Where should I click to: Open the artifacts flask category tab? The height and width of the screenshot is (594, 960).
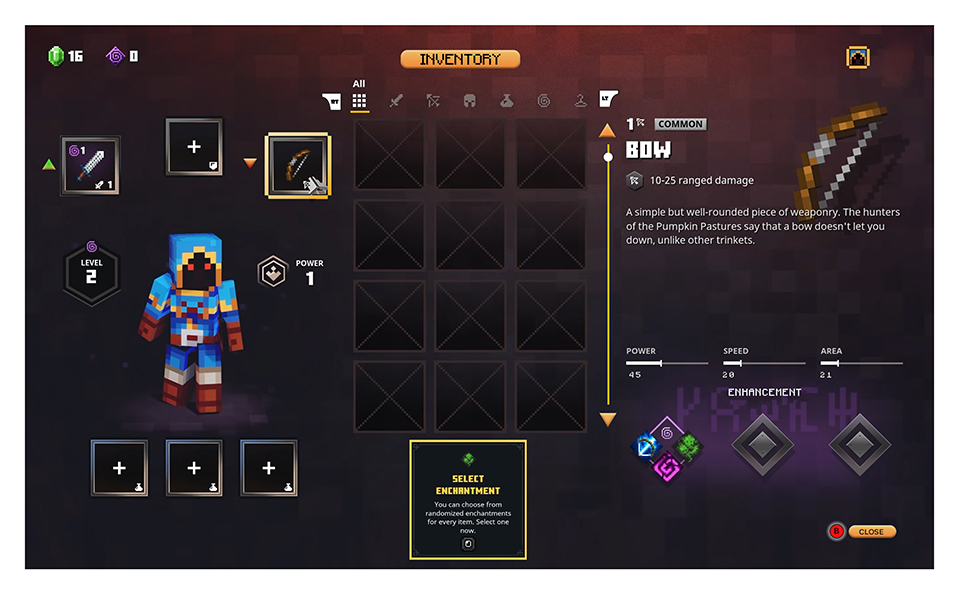pyautogui.click(x=506, y=101)
